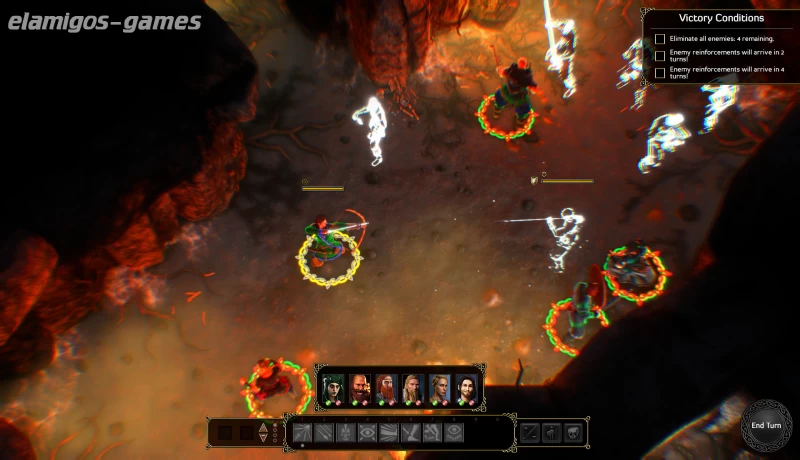
Task: Click the down arrow beside the empty slots
Action: click(264, 438)
